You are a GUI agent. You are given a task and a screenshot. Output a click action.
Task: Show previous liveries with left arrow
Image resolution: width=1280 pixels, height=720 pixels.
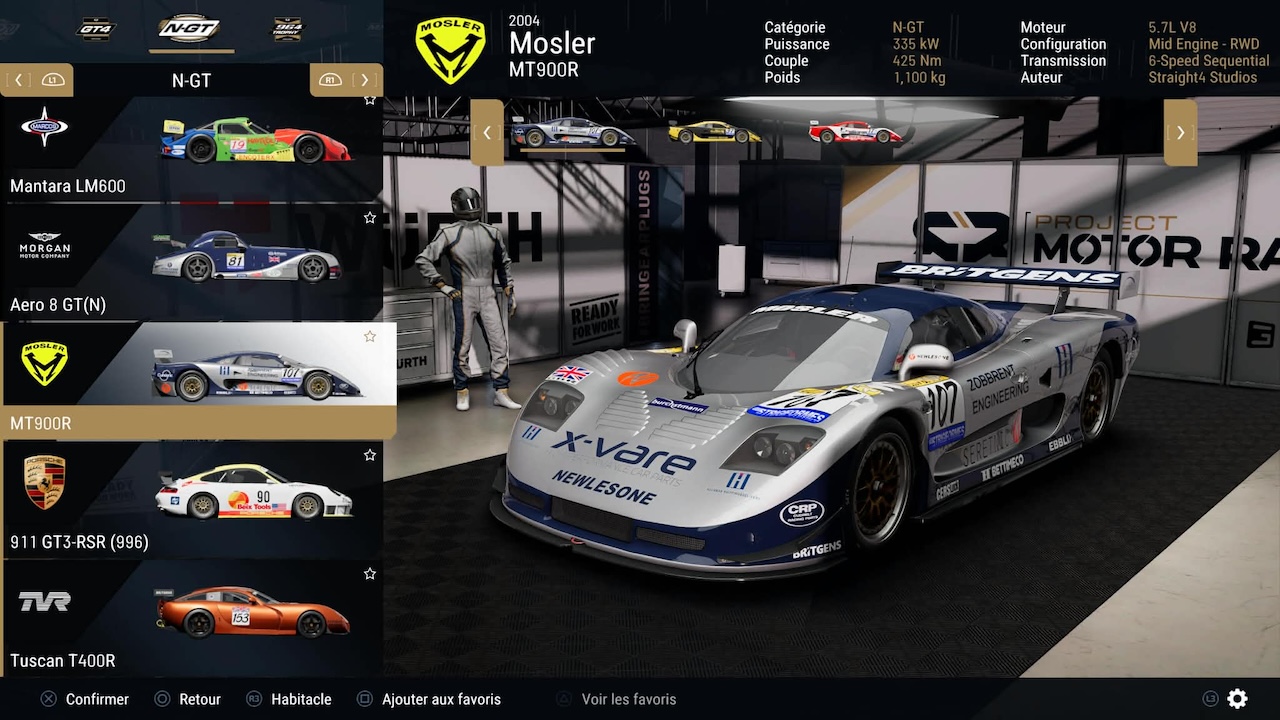coord(487,132)
